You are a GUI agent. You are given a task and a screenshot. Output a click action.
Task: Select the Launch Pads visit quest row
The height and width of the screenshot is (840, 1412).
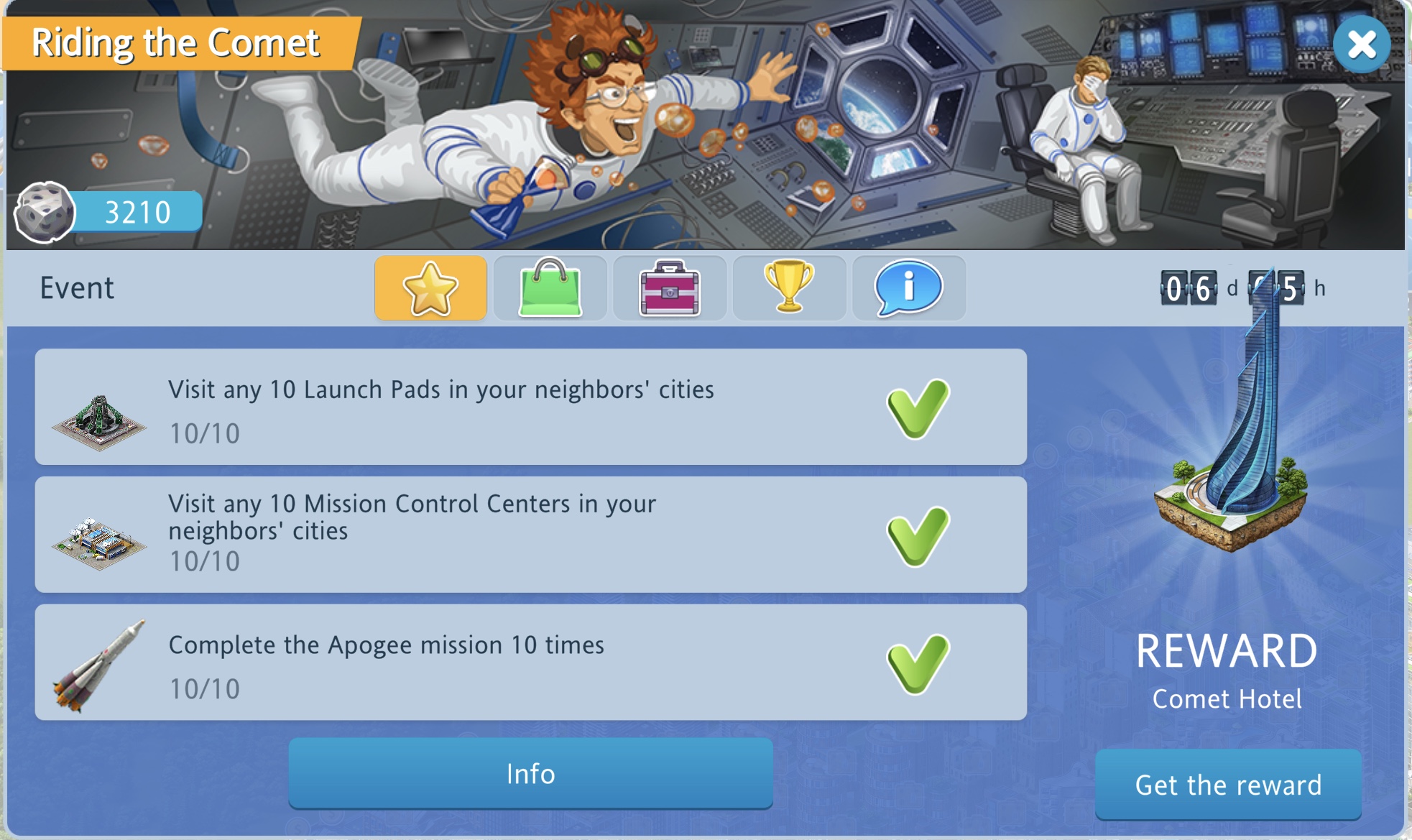(x=530, y=407)
